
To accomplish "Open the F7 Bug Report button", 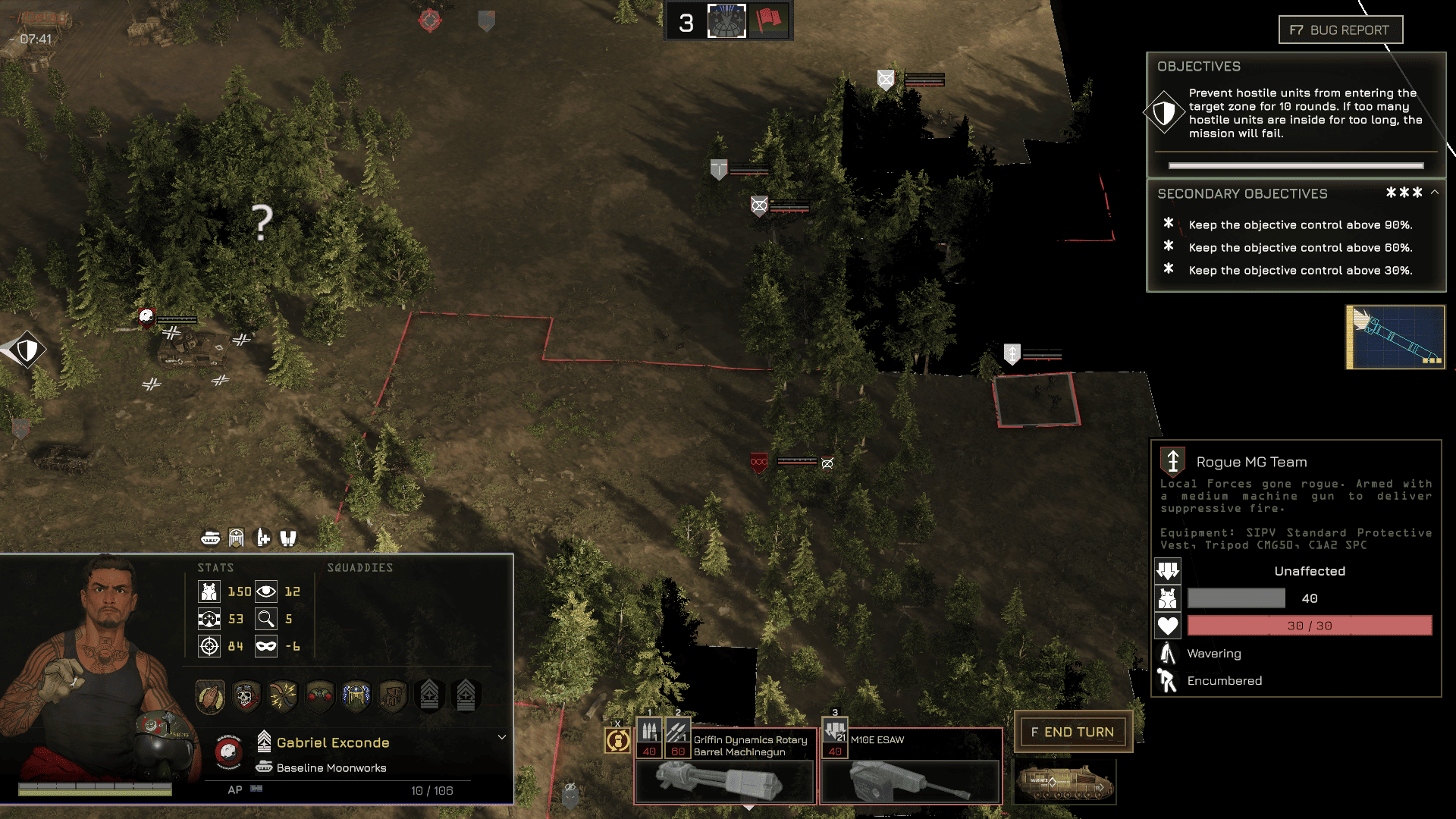I will click(x=1340, y=30).
